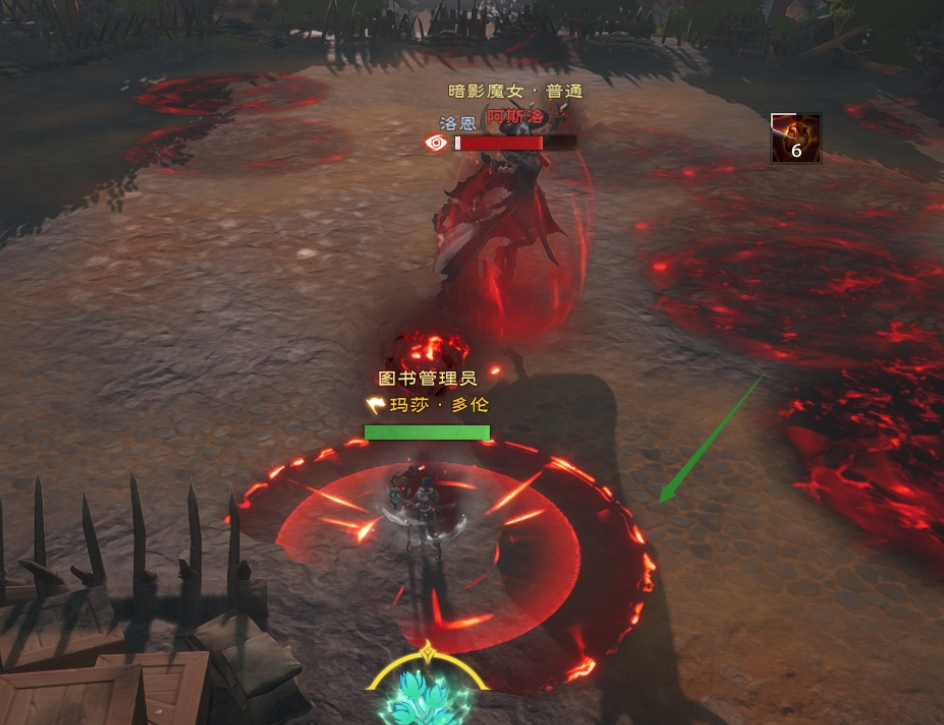Click the fiery debuff icon showing 6

tap(795, 138)
